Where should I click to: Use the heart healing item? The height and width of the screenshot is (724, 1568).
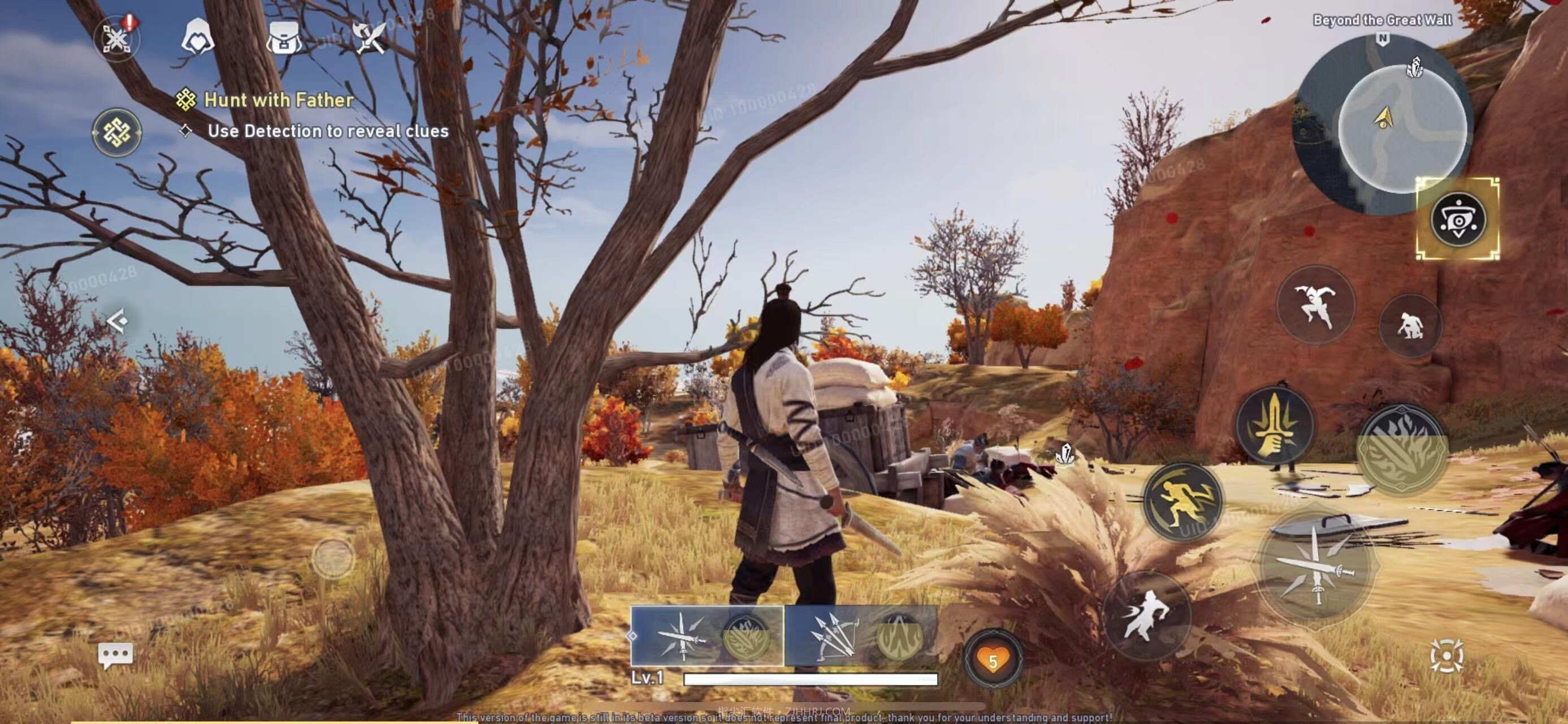pyautogui.click(x=993, y=660)
